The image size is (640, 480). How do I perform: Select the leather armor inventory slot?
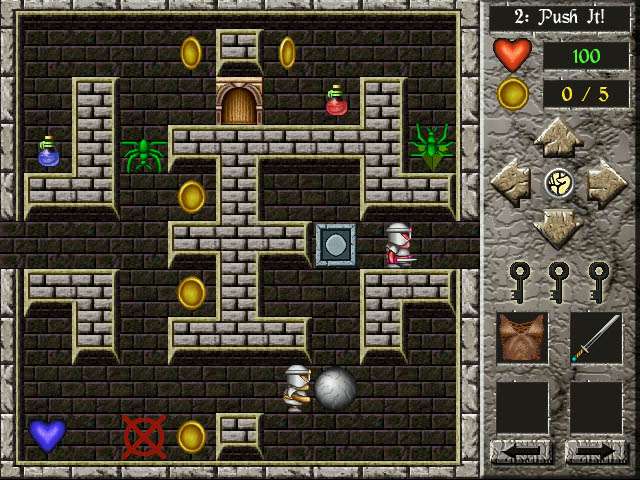pyautogui.click(x=522, y=338)
